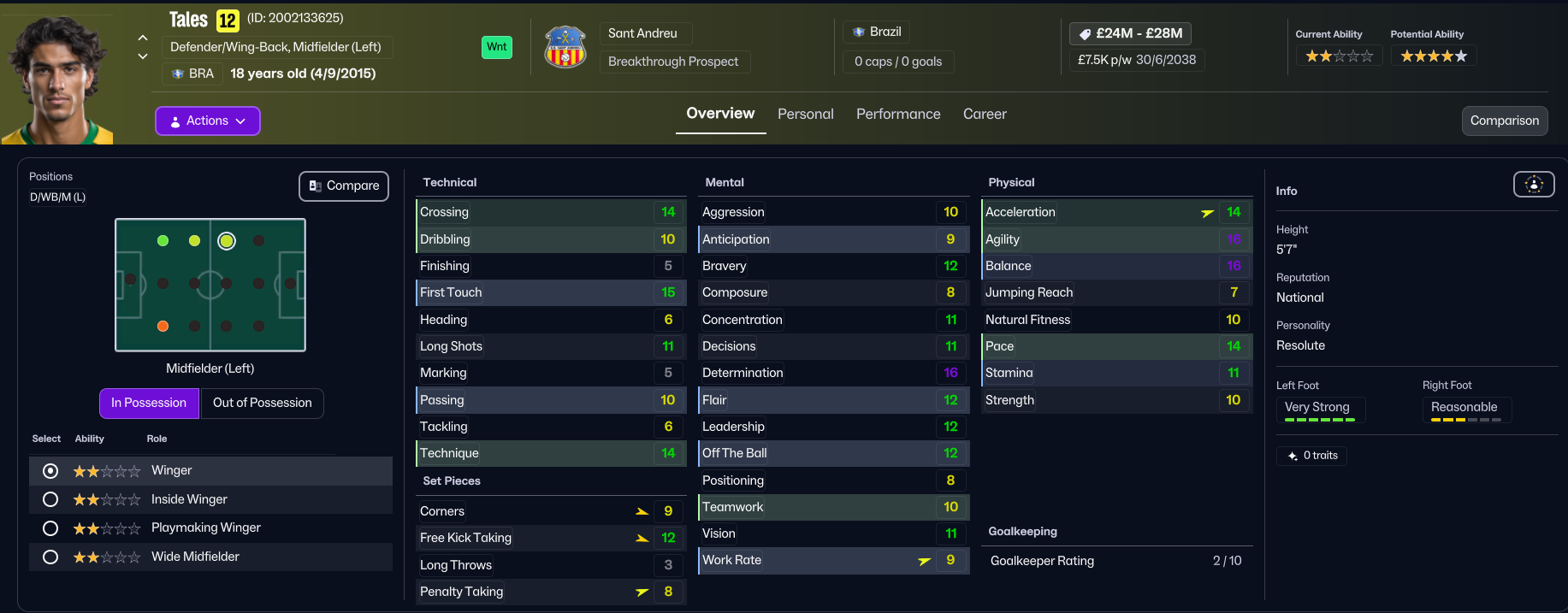Switch to Out of Possession roles
1568x613 pixels.
(262, 404)
